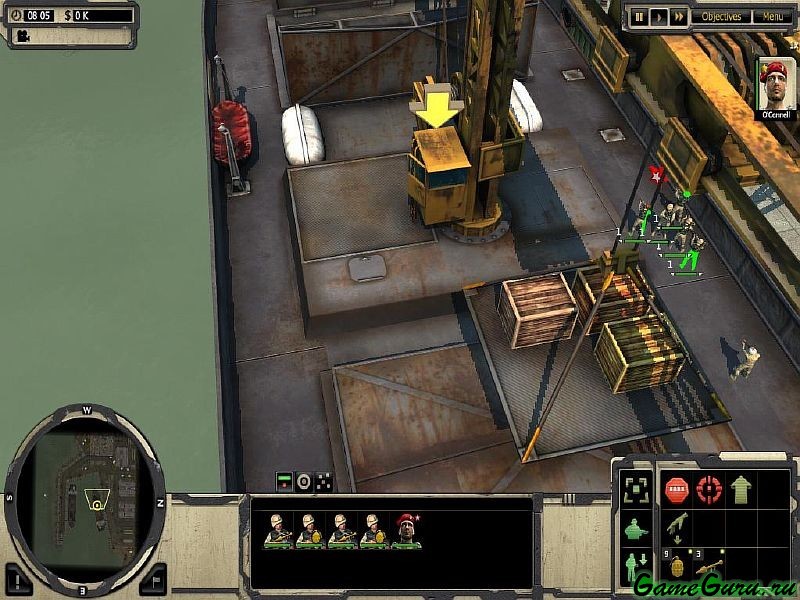The height and width of the screenshot is (600, 800).
Task: Set normal game speed with play arrow
Action: pos(658,16)
